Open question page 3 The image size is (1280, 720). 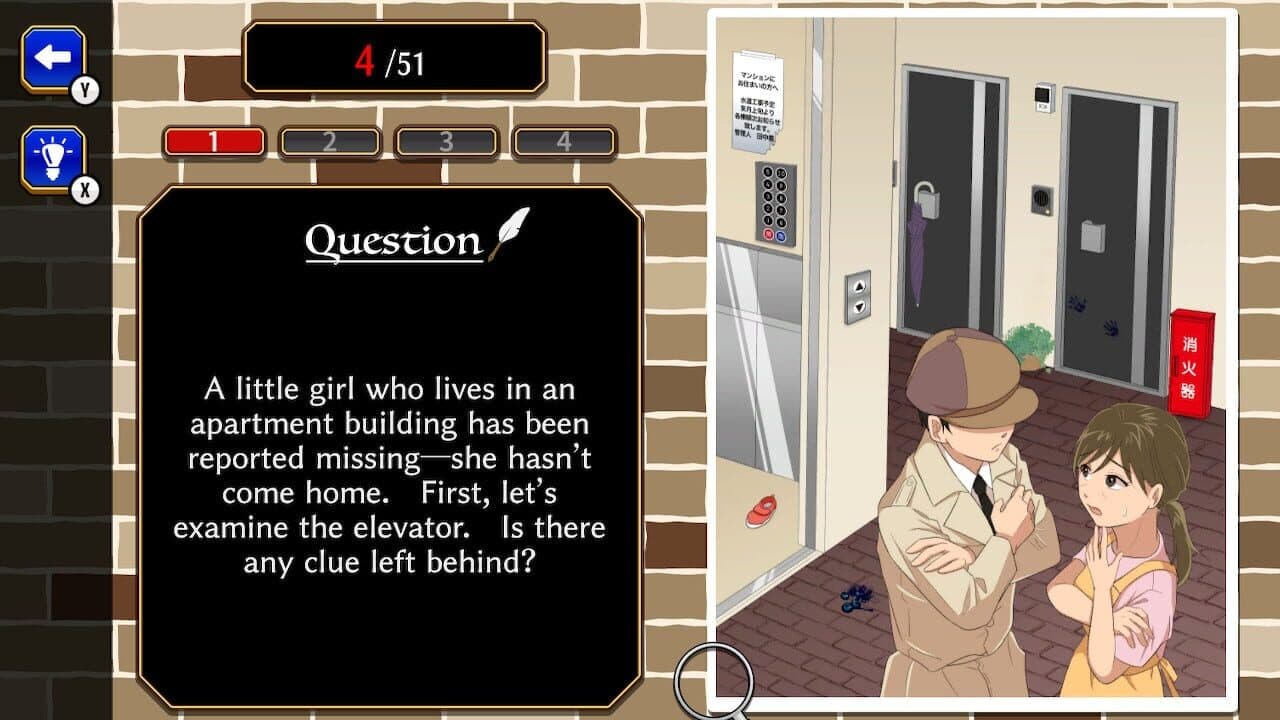[448, 141]
